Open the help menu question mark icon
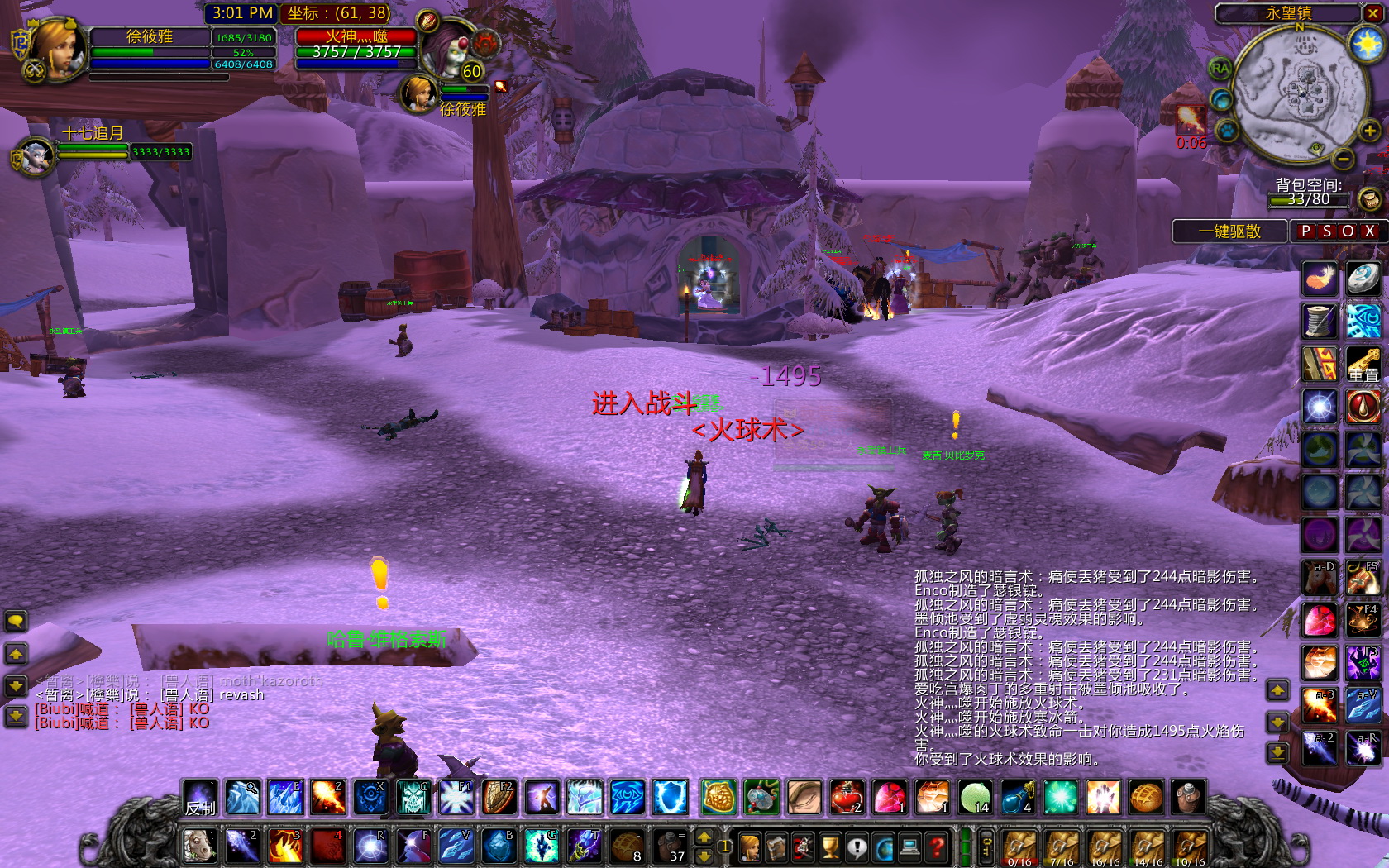 pyautogui.click(x=938, y=848)
